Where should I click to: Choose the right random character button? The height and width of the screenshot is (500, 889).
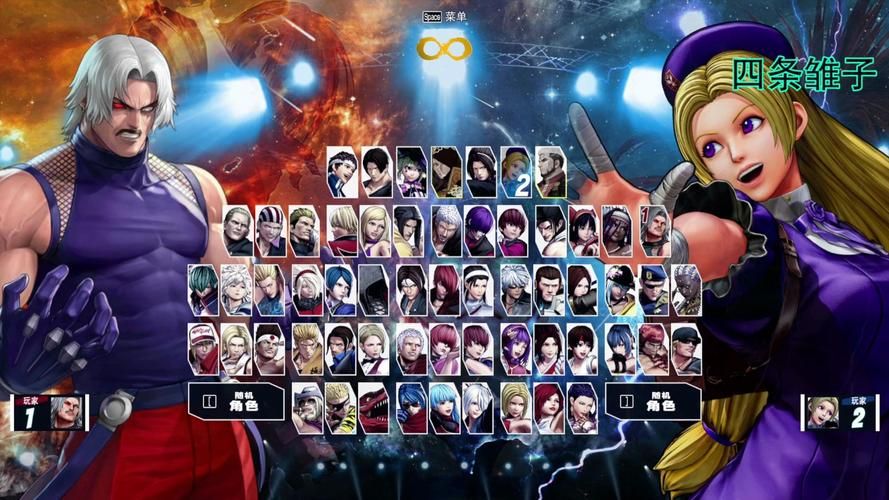click(653, 402)
